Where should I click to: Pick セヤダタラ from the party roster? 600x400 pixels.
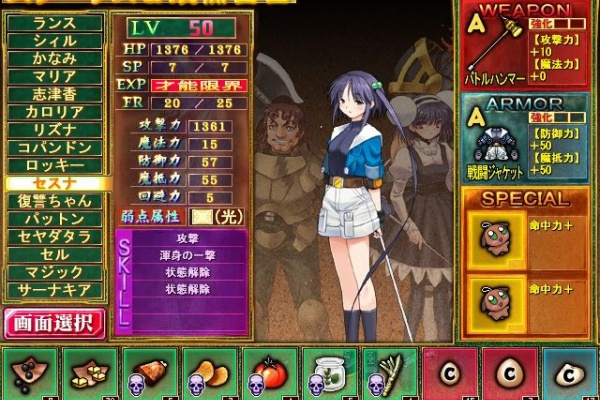click(x=54, y=237)
